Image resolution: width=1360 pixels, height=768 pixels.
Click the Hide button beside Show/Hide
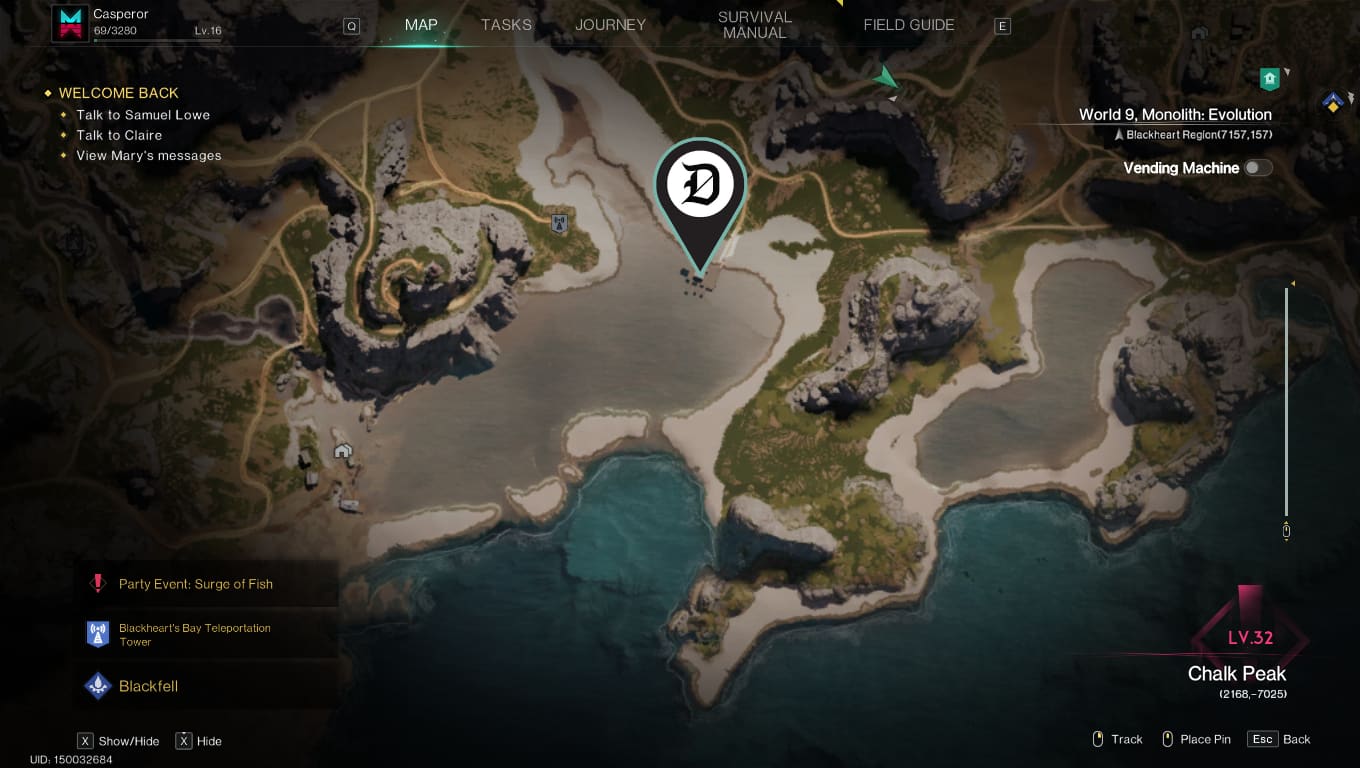pos(198,740)
